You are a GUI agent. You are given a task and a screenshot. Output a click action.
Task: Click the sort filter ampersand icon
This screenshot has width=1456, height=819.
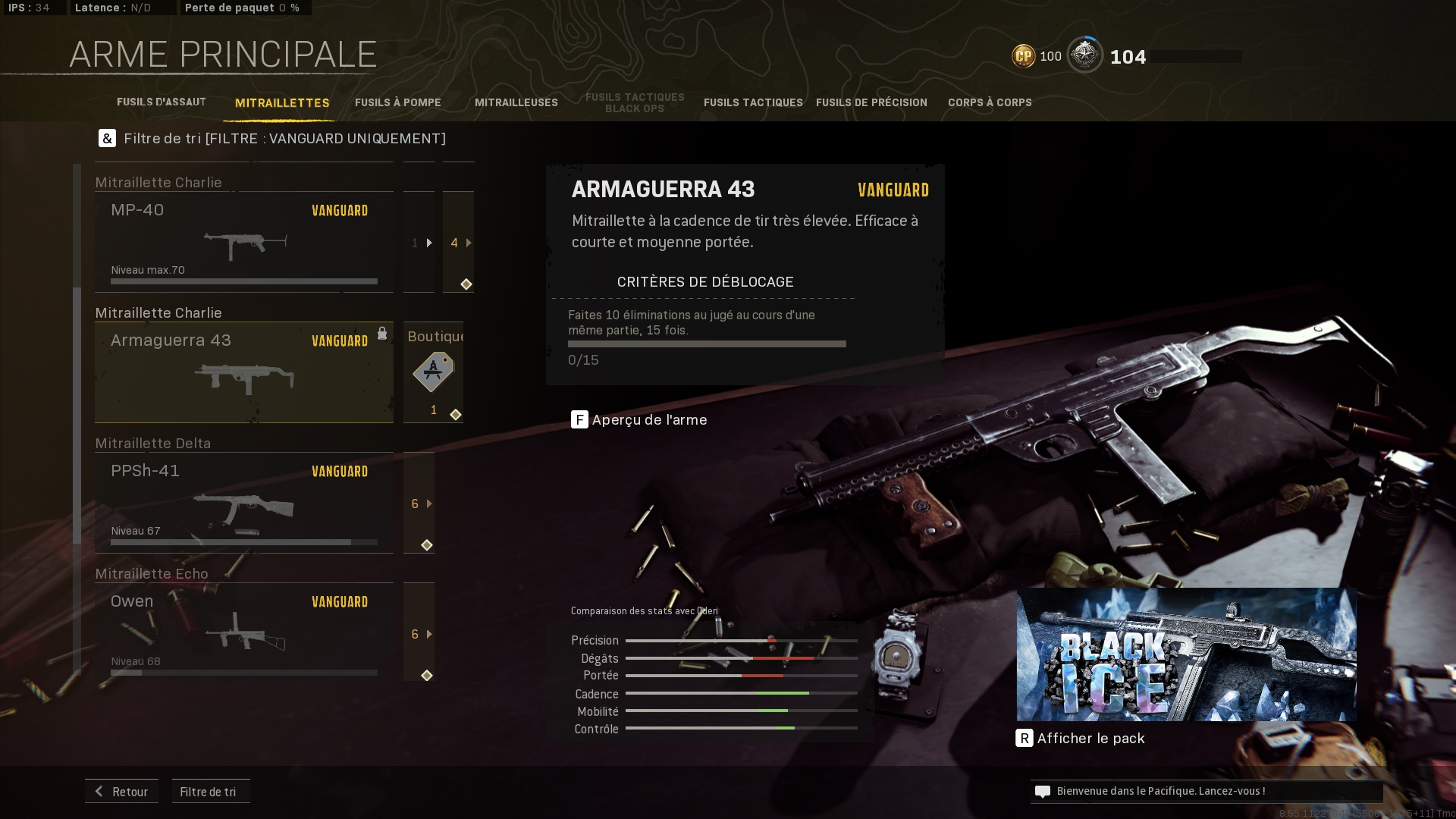pyautogui.click(x=107, y=139)
